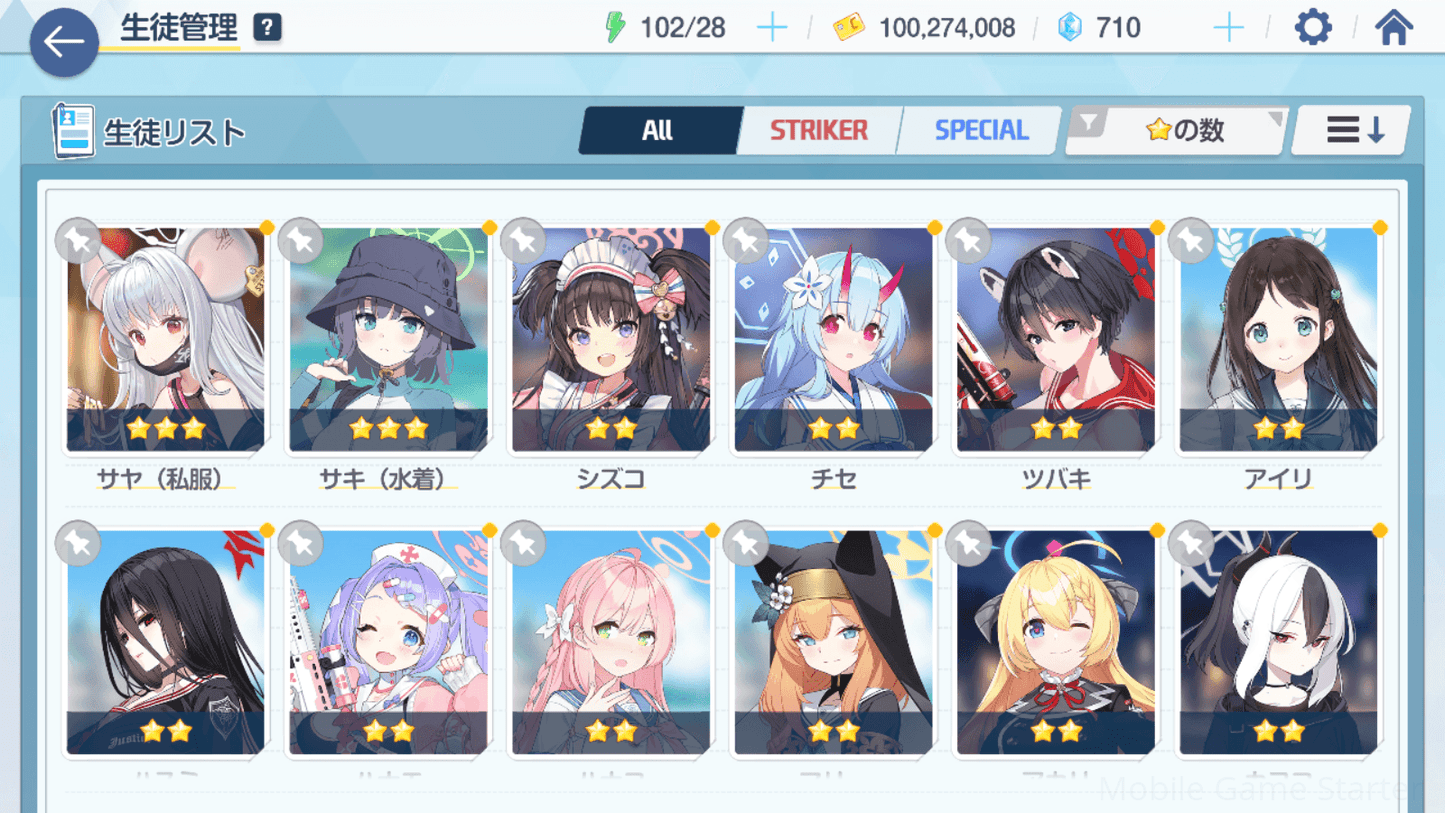The height and width of the screenshot is (813, 1445).
Task: Select the サヤ（私服） student card
Action: (166, 340)
